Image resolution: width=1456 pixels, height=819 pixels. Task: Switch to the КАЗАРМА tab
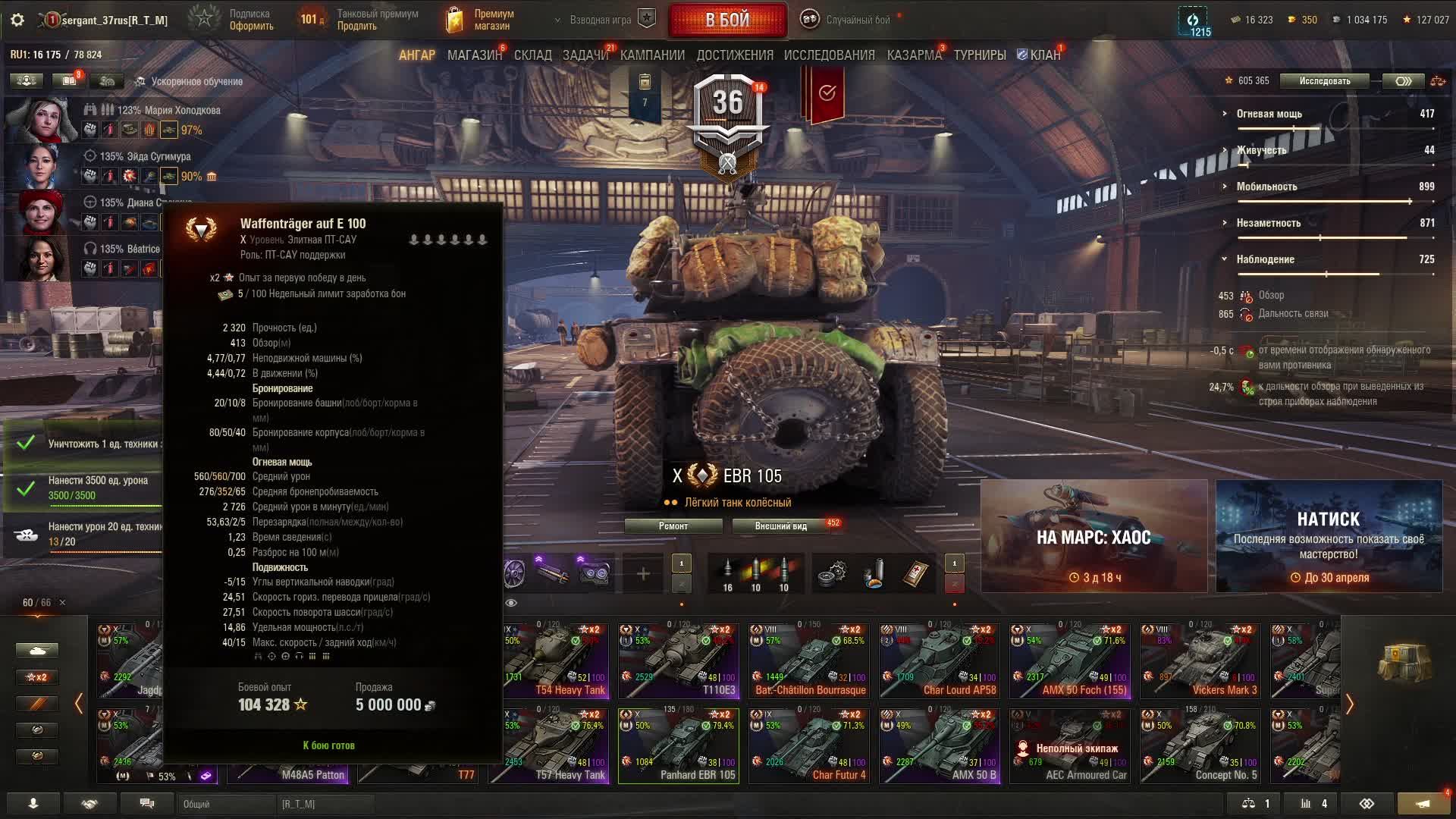(x=914, y=55)
